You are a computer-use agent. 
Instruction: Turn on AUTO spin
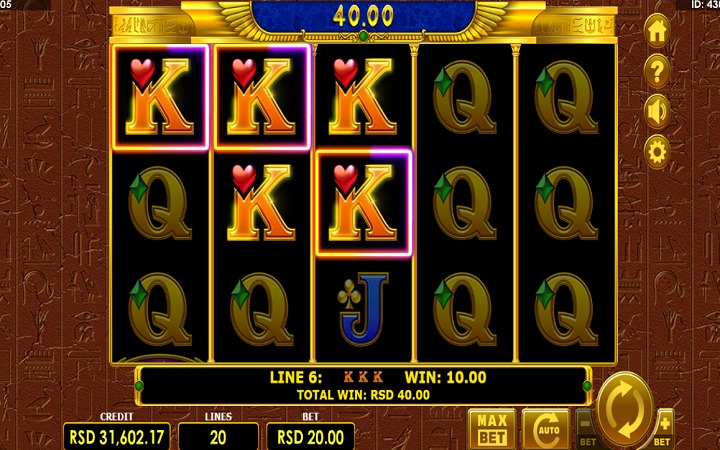544,429
